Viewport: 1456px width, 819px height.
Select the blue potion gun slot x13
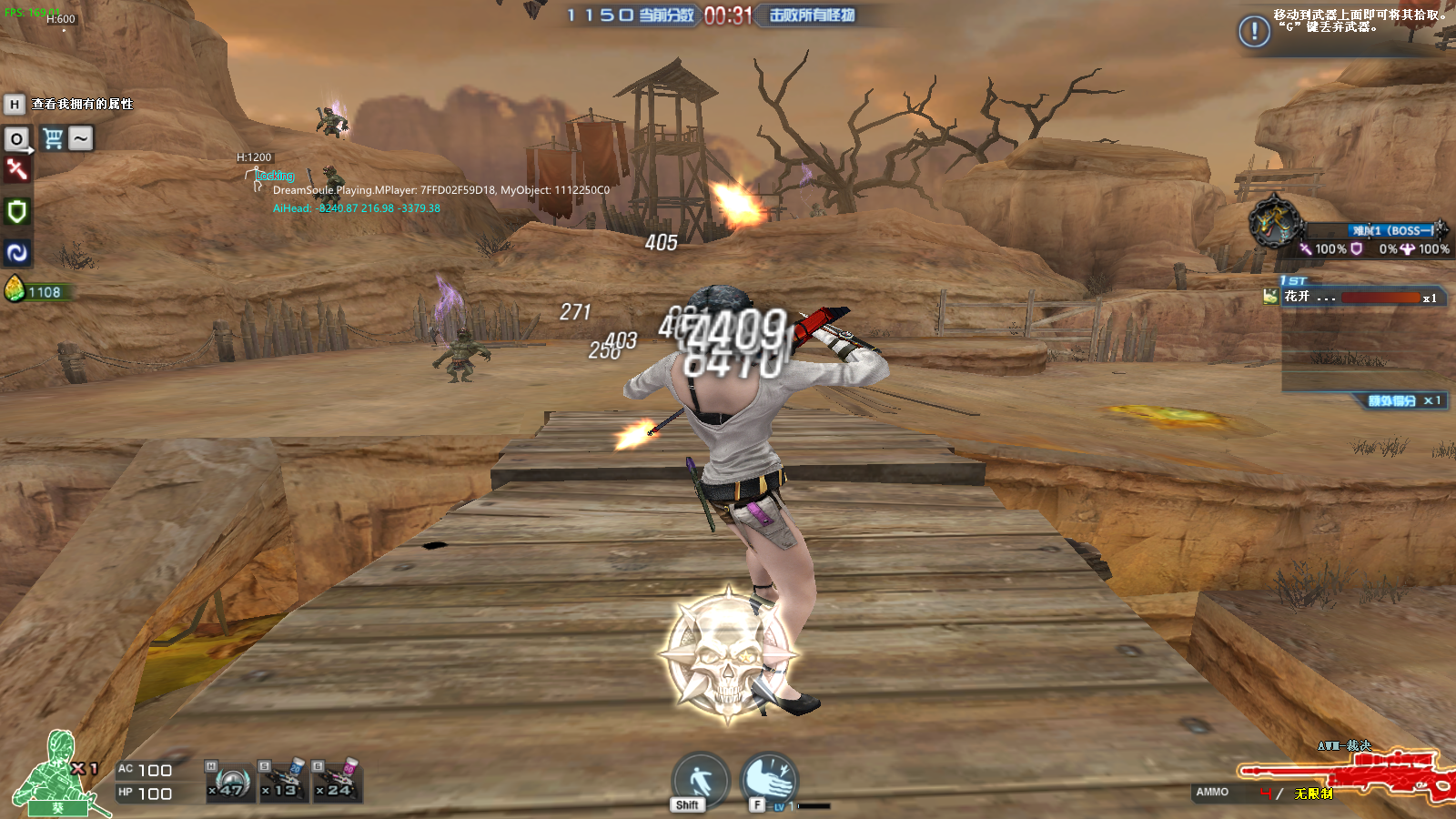coord(282,781)
